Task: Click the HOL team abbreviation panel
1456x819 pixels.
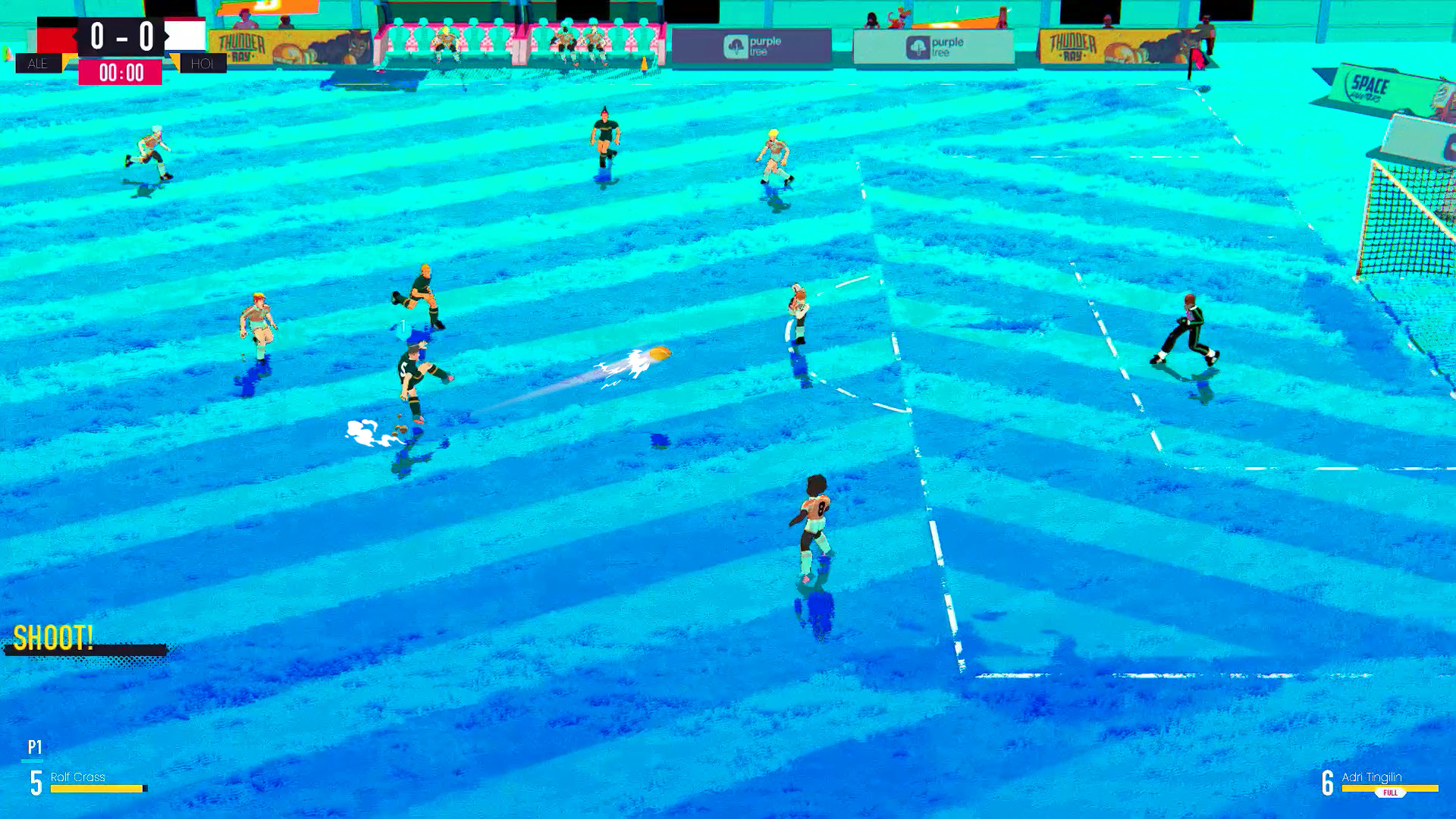Action: 203,64
